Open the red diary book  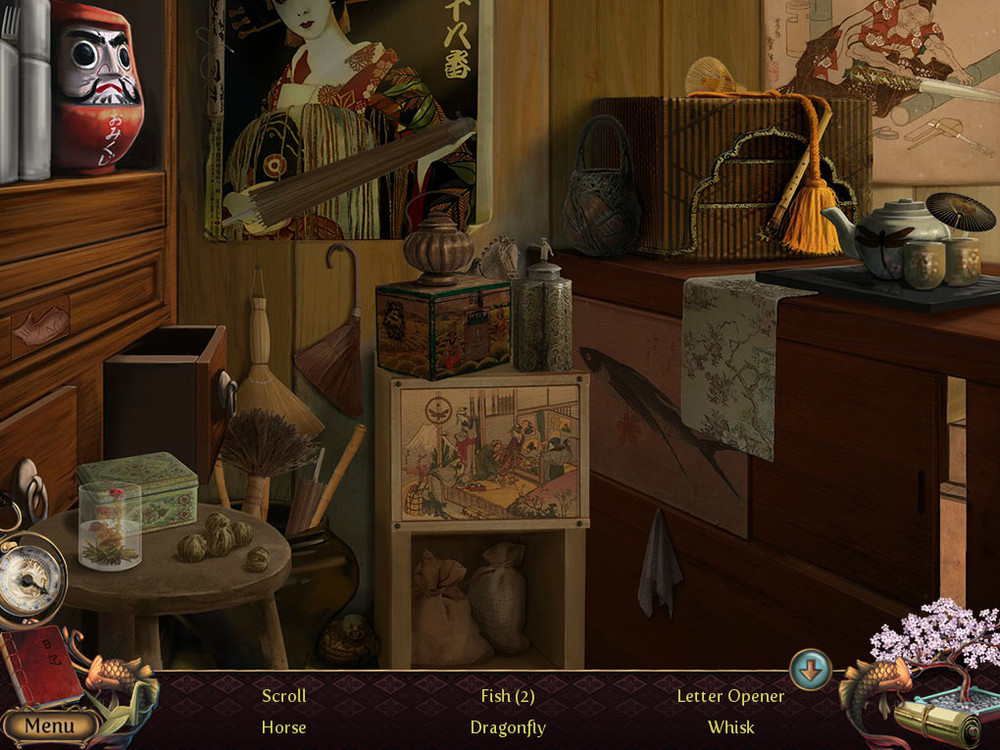(x=38, y=668)
